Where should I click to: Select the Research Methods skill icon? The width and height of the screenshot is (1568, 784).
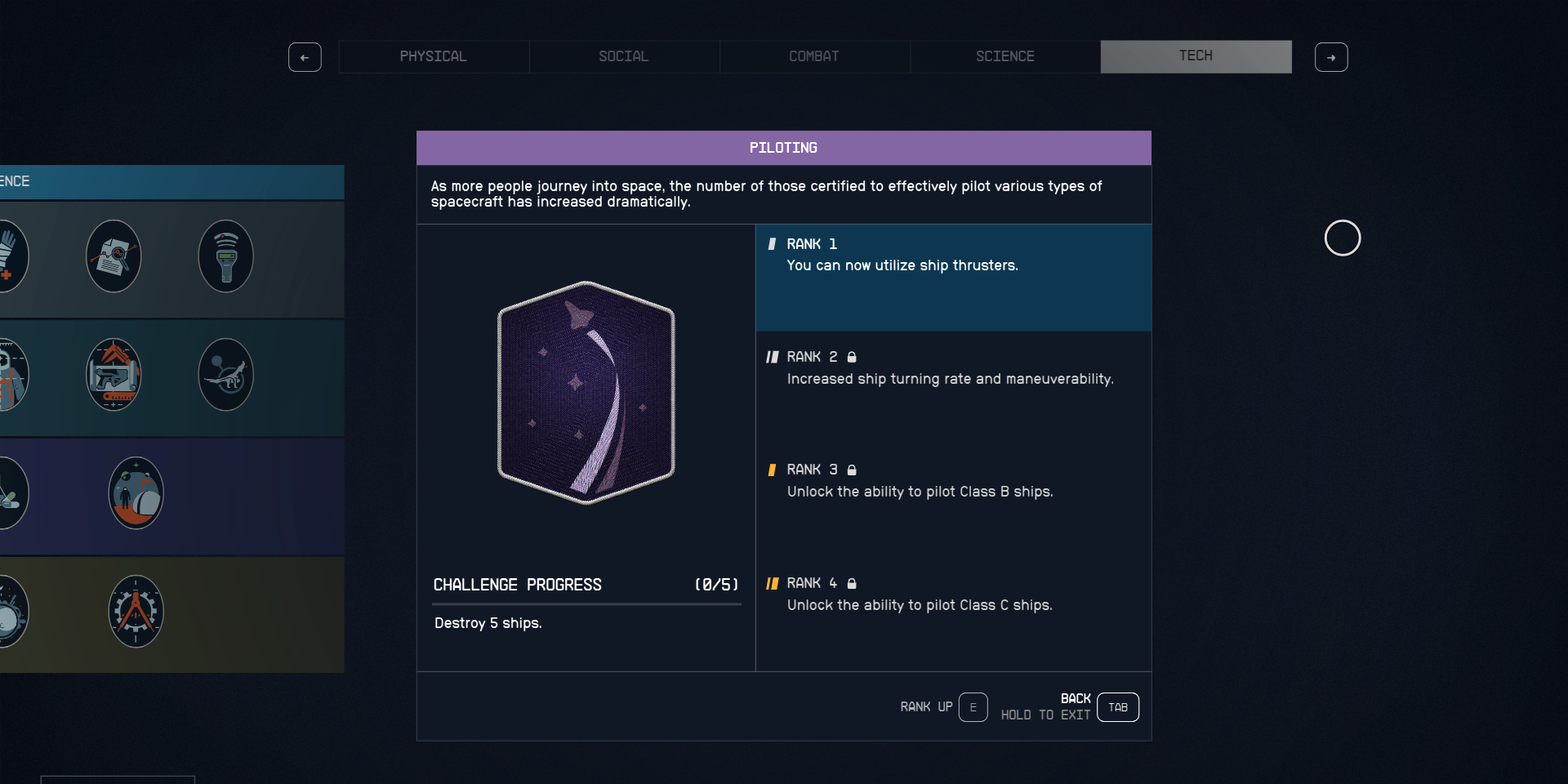114,256
